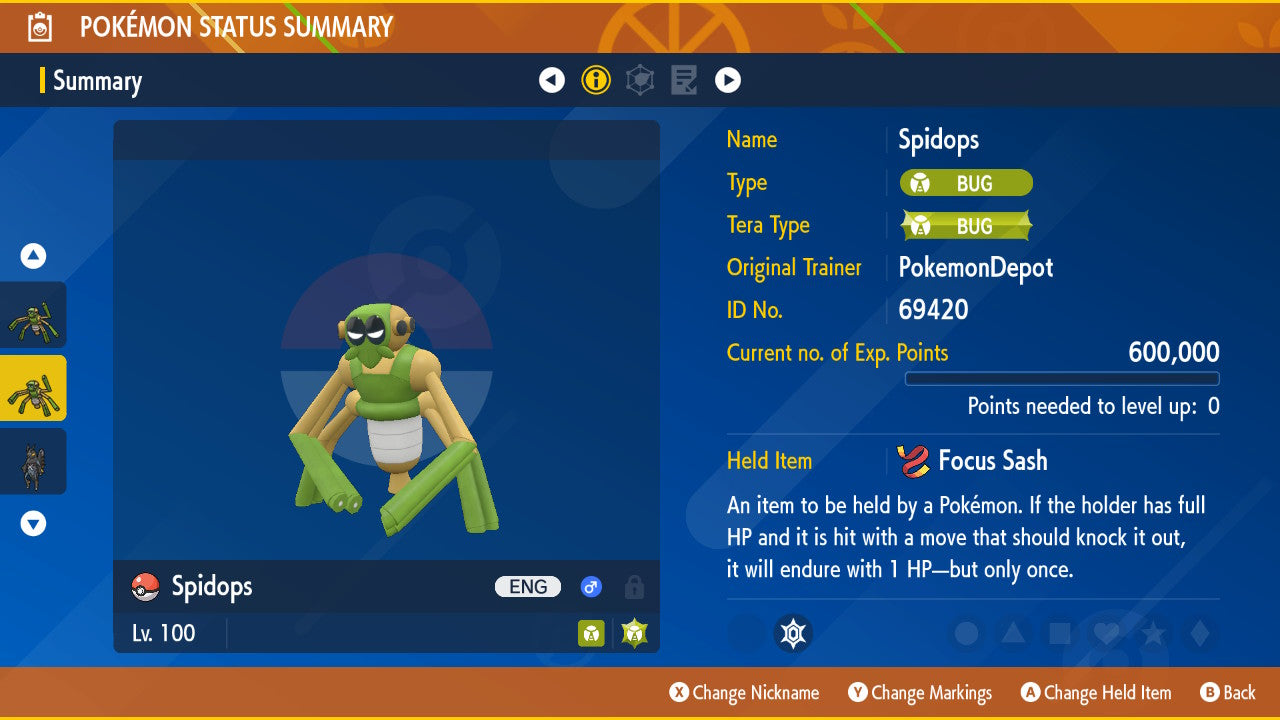The height and width of the screenshot is (720, 1280).
Task: Click the Bug Tera Type badge
Action: tap(966, 226)
